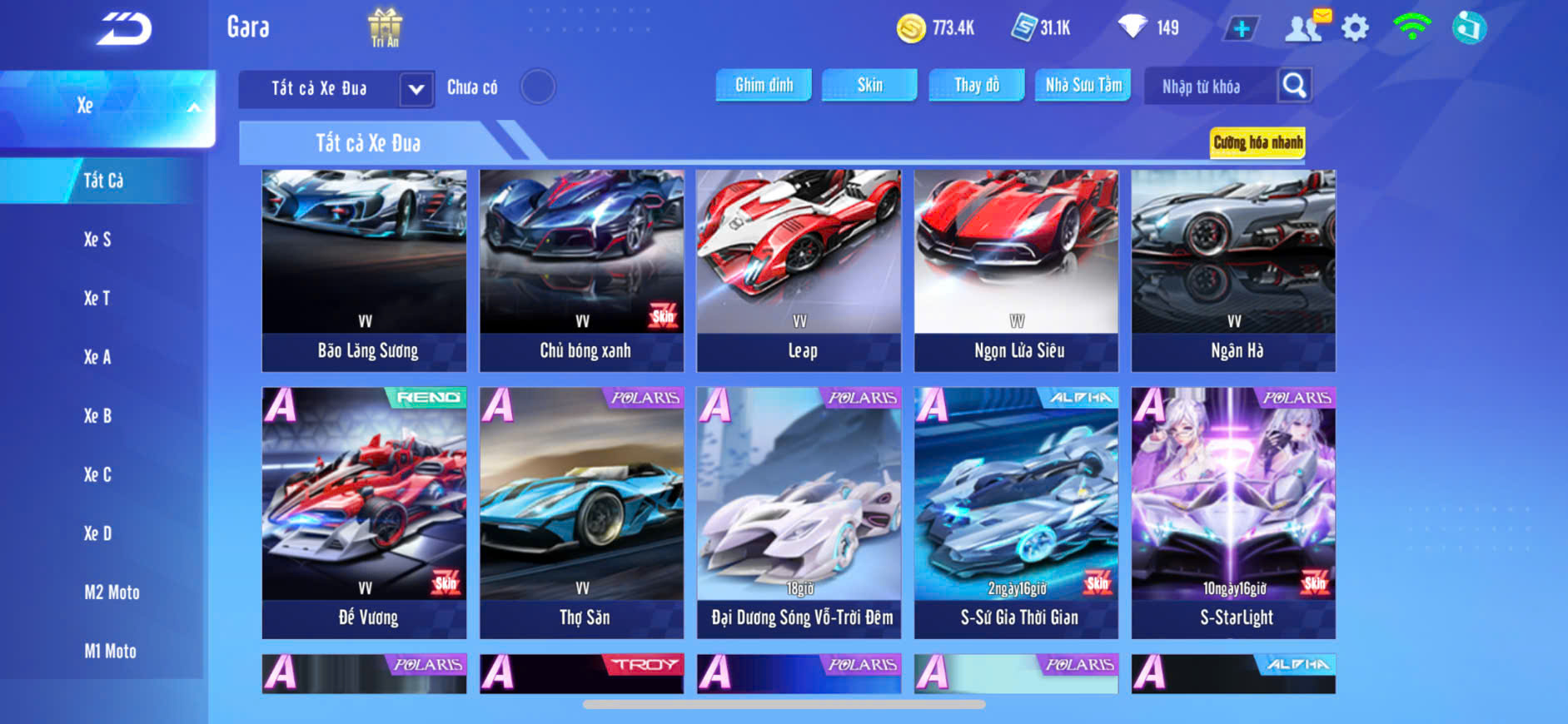Activate Cường hóa nhanh
Screen dimensions: 1568x724
[1257, 142]
